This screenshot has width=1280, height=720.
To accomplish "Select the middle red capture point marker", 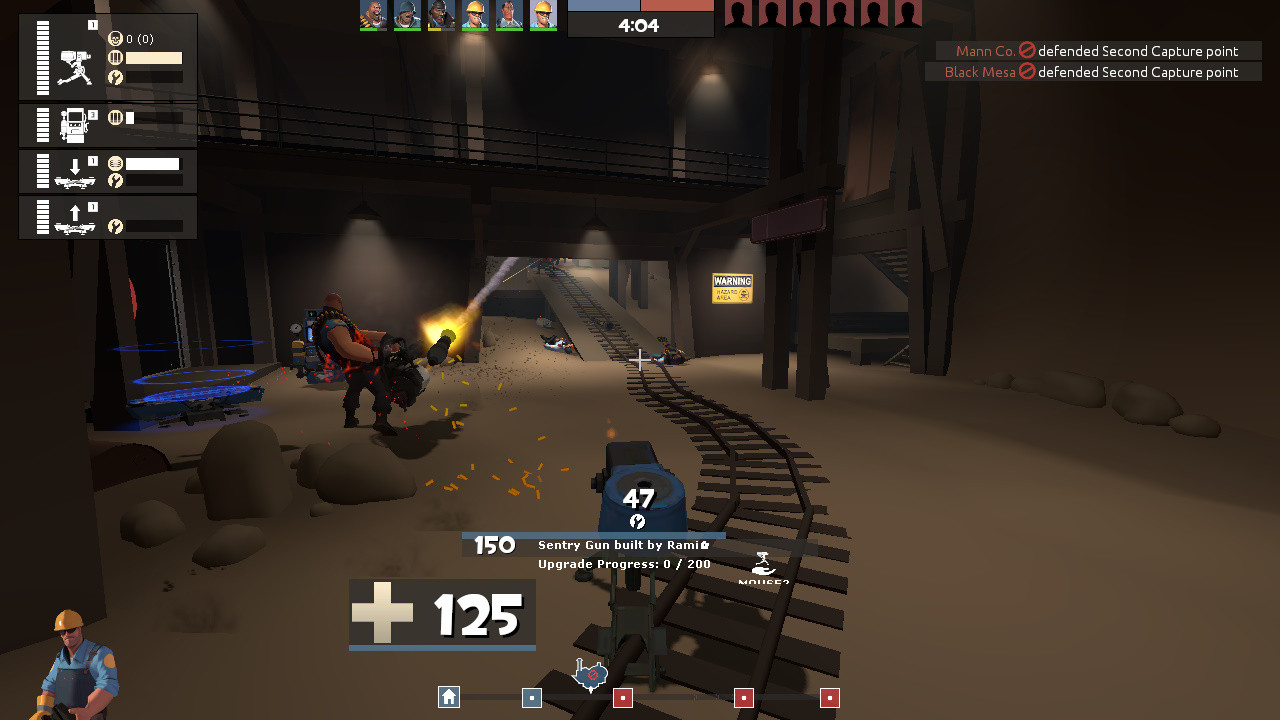I will [743, 696].
